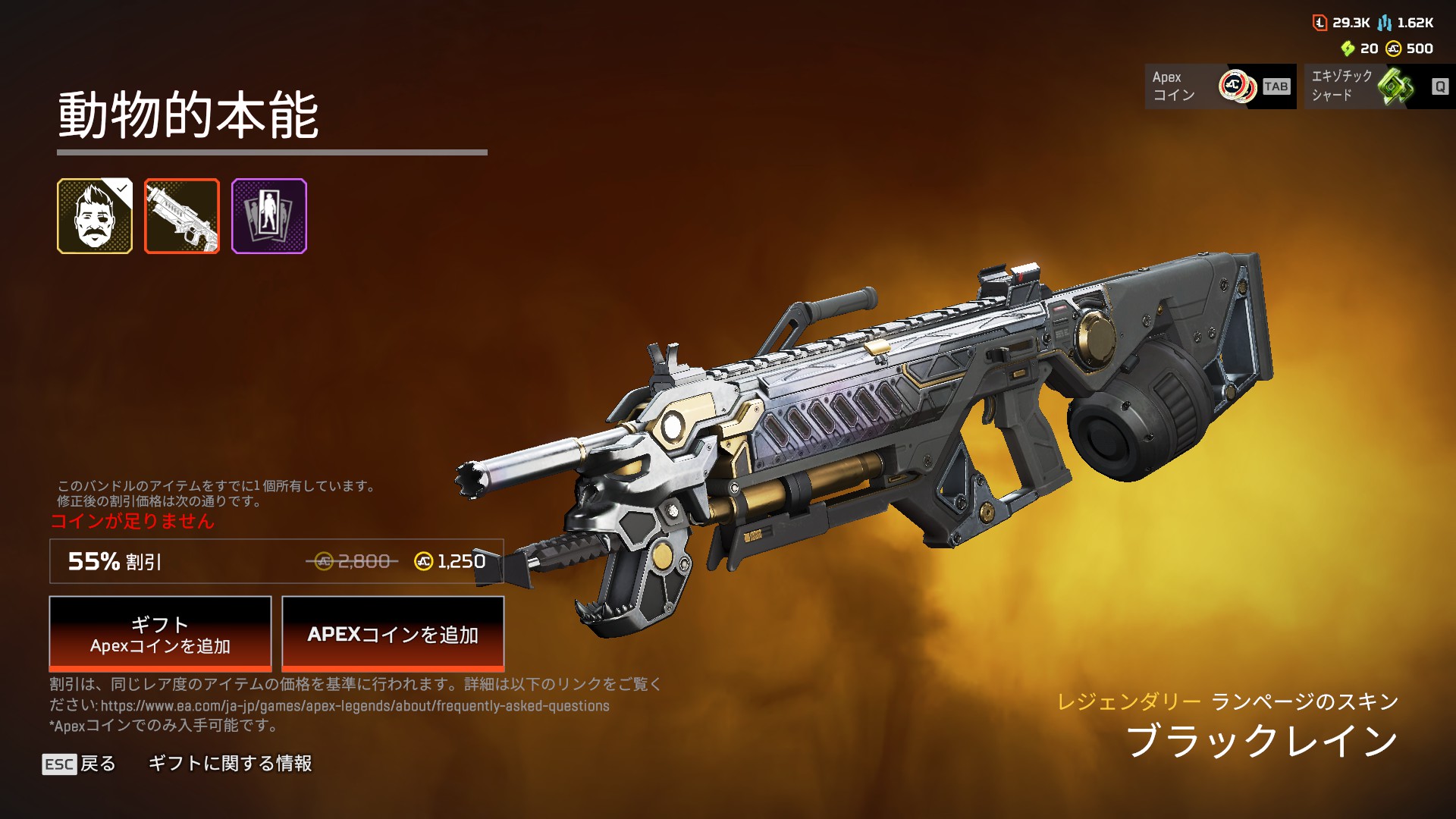Select the purple banner pose card thumbnail
The image size is (1456, 819).
pyautogui.click(x=269, y=216)
